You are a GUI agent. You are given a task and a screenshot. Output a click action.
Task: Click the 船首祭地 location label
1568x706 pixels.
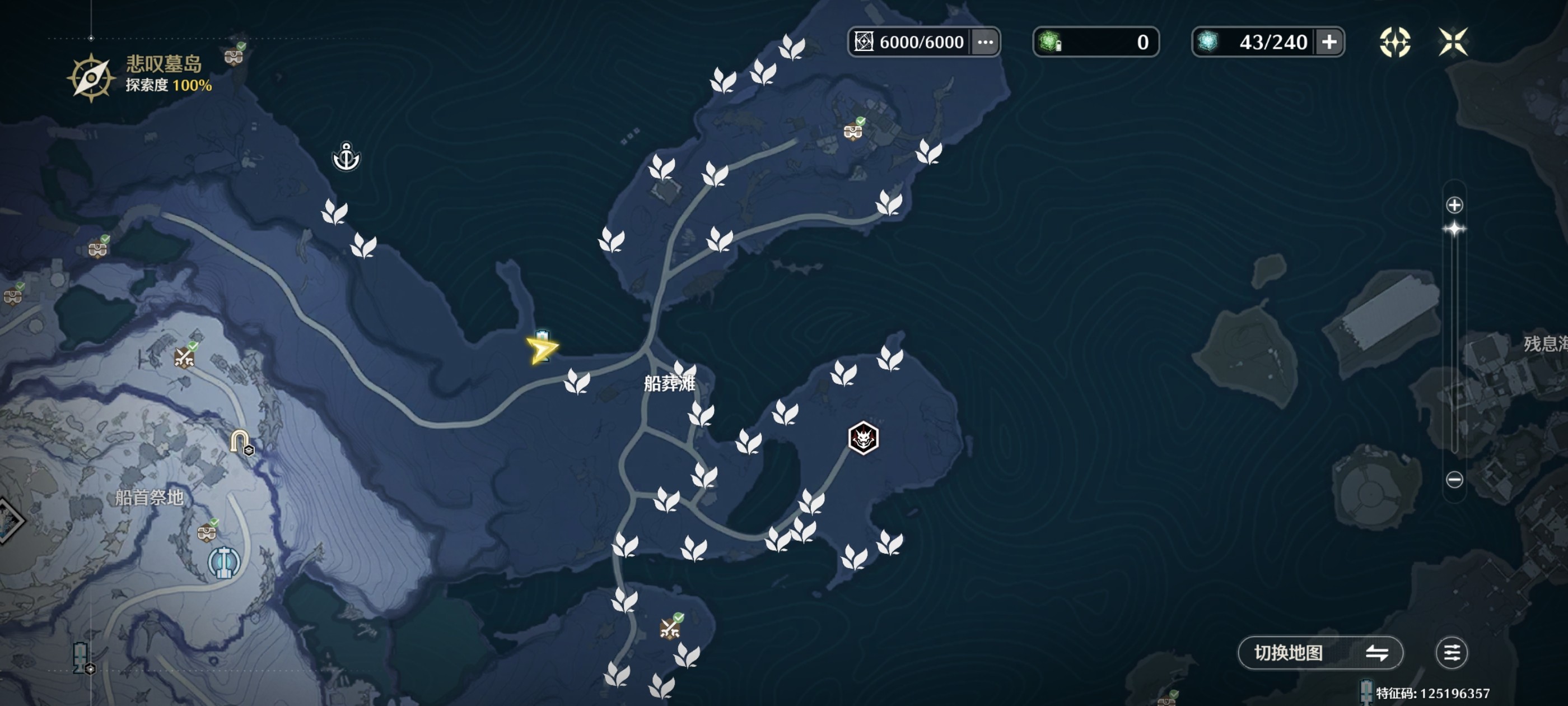[149, 498]
